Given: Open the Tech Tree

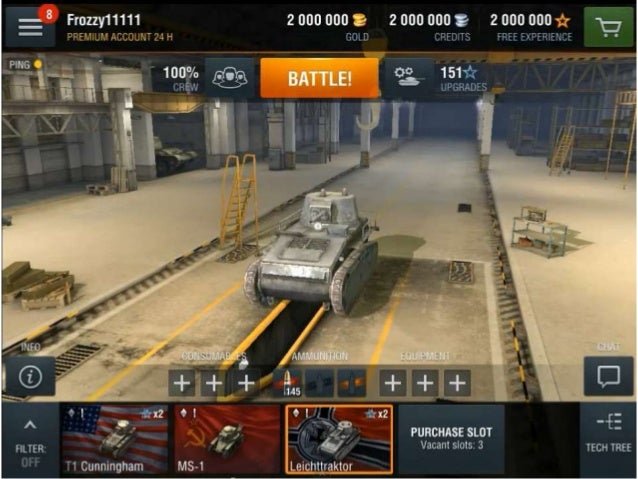Looking at the screenshot, I should [607, 439].
